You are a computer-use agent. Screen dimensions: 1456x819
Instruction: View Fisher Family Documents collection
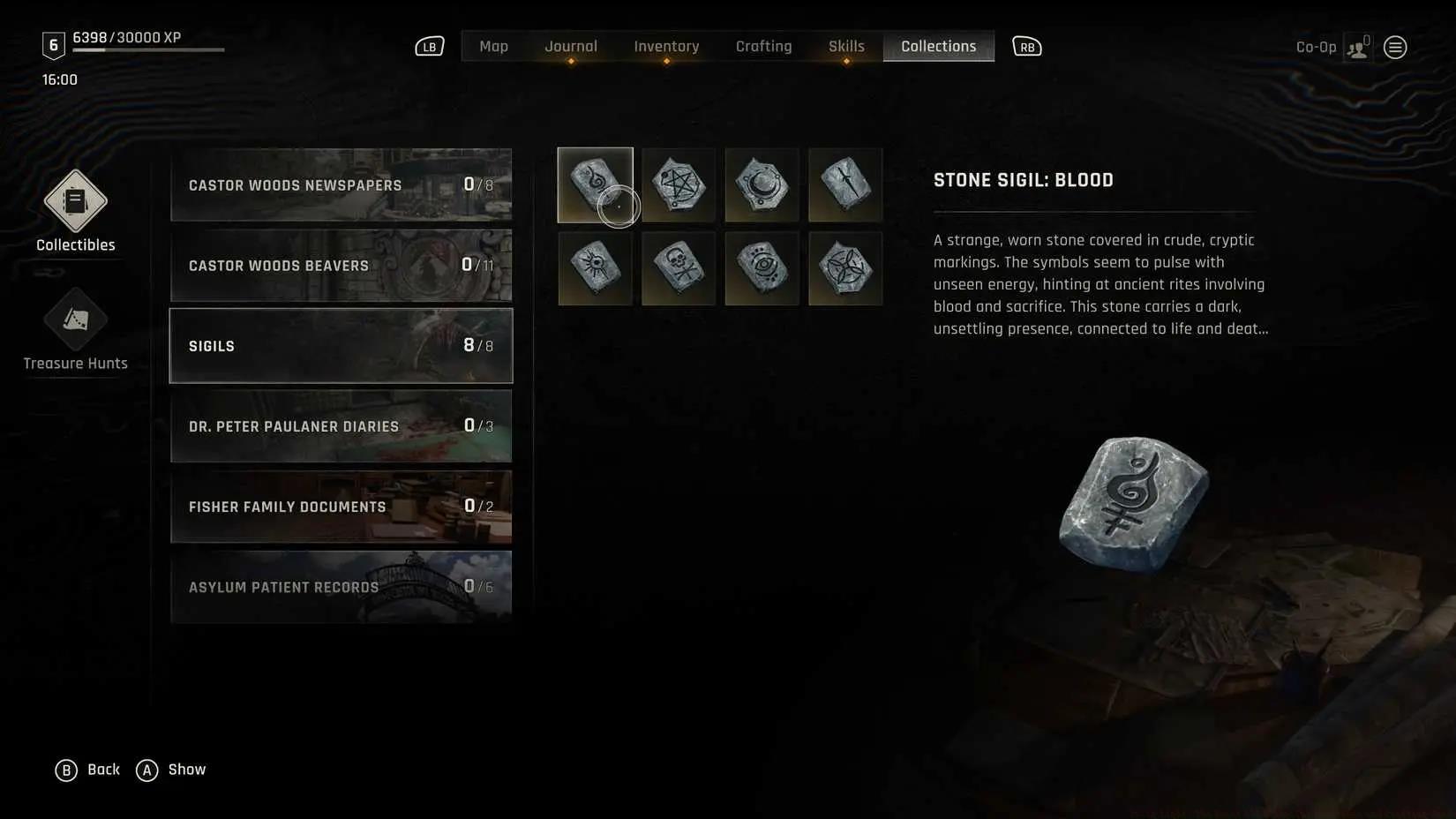pyautogui.click(x=341, y=507)
